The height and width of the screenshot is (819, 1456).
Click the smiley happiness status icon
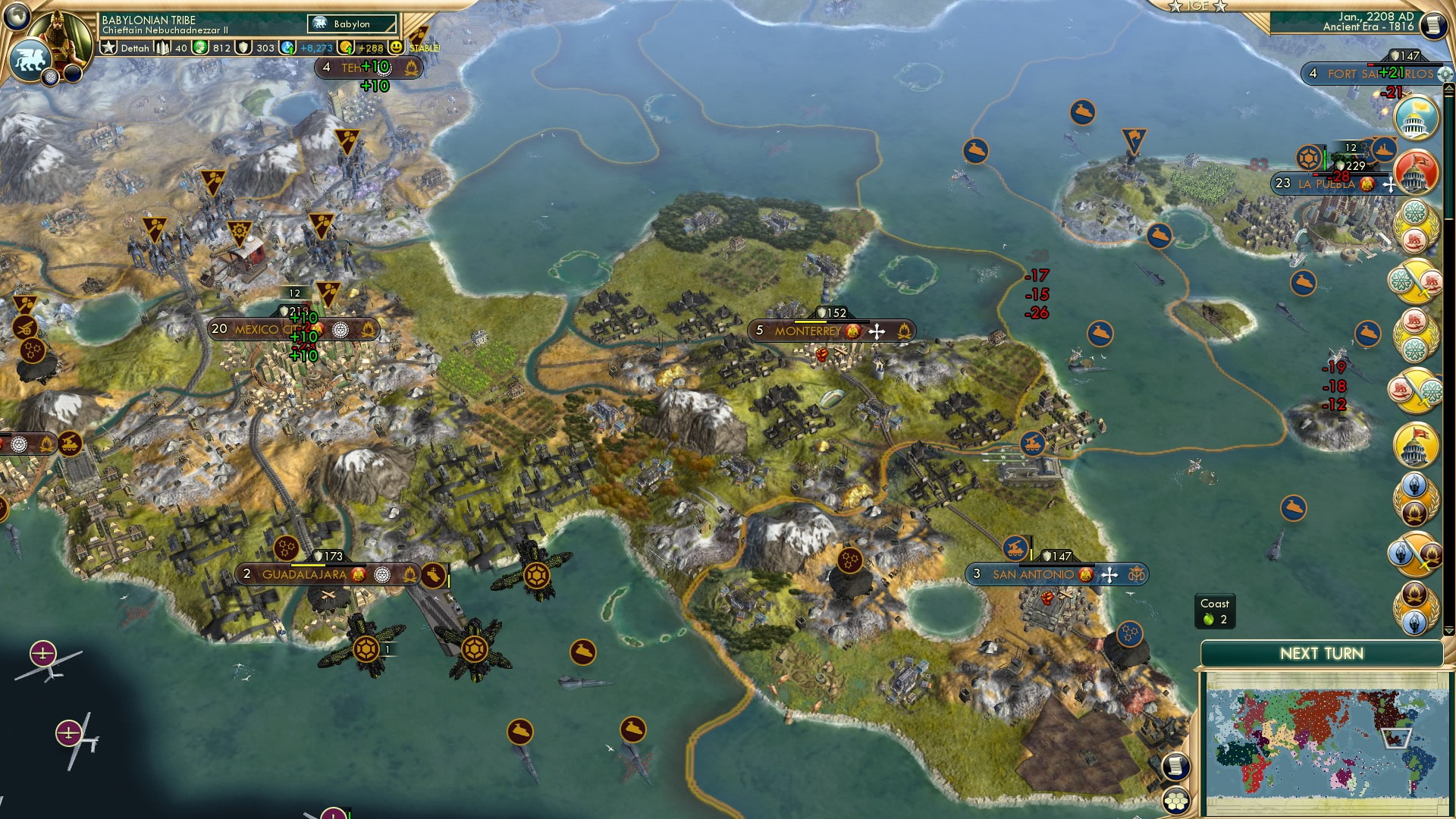(397, 48)
